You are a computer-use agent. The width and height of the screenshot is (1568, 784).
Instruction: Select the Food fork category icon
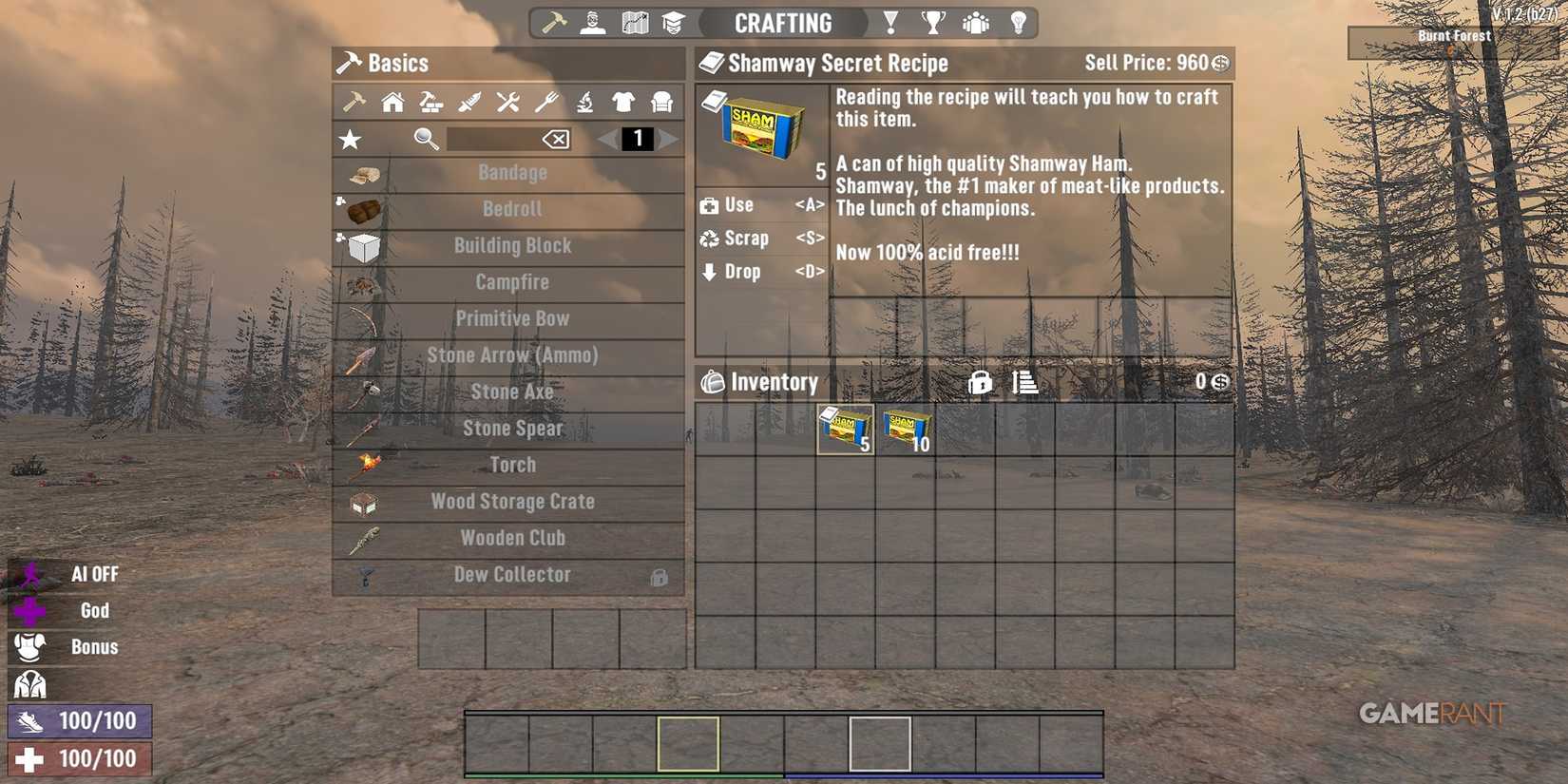coord(545,102)
